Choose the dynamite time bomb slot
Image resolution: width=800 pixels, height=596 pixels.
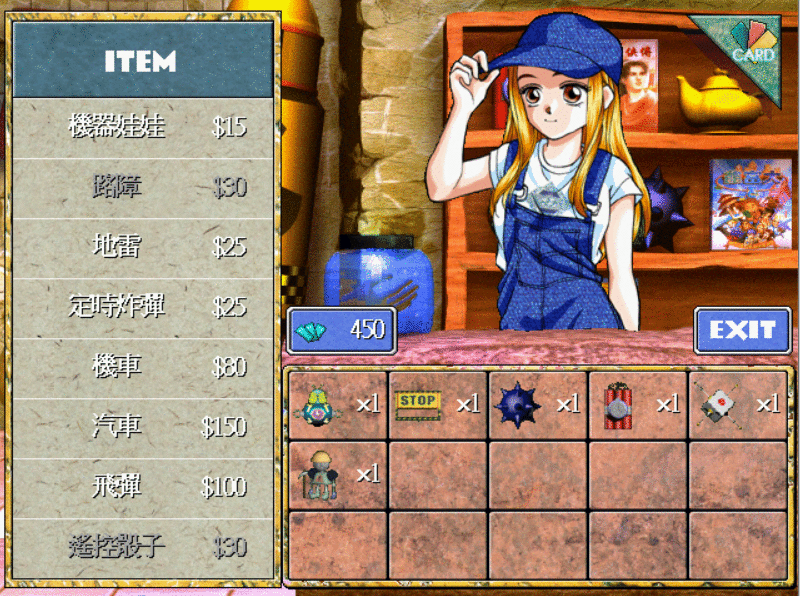637,405
